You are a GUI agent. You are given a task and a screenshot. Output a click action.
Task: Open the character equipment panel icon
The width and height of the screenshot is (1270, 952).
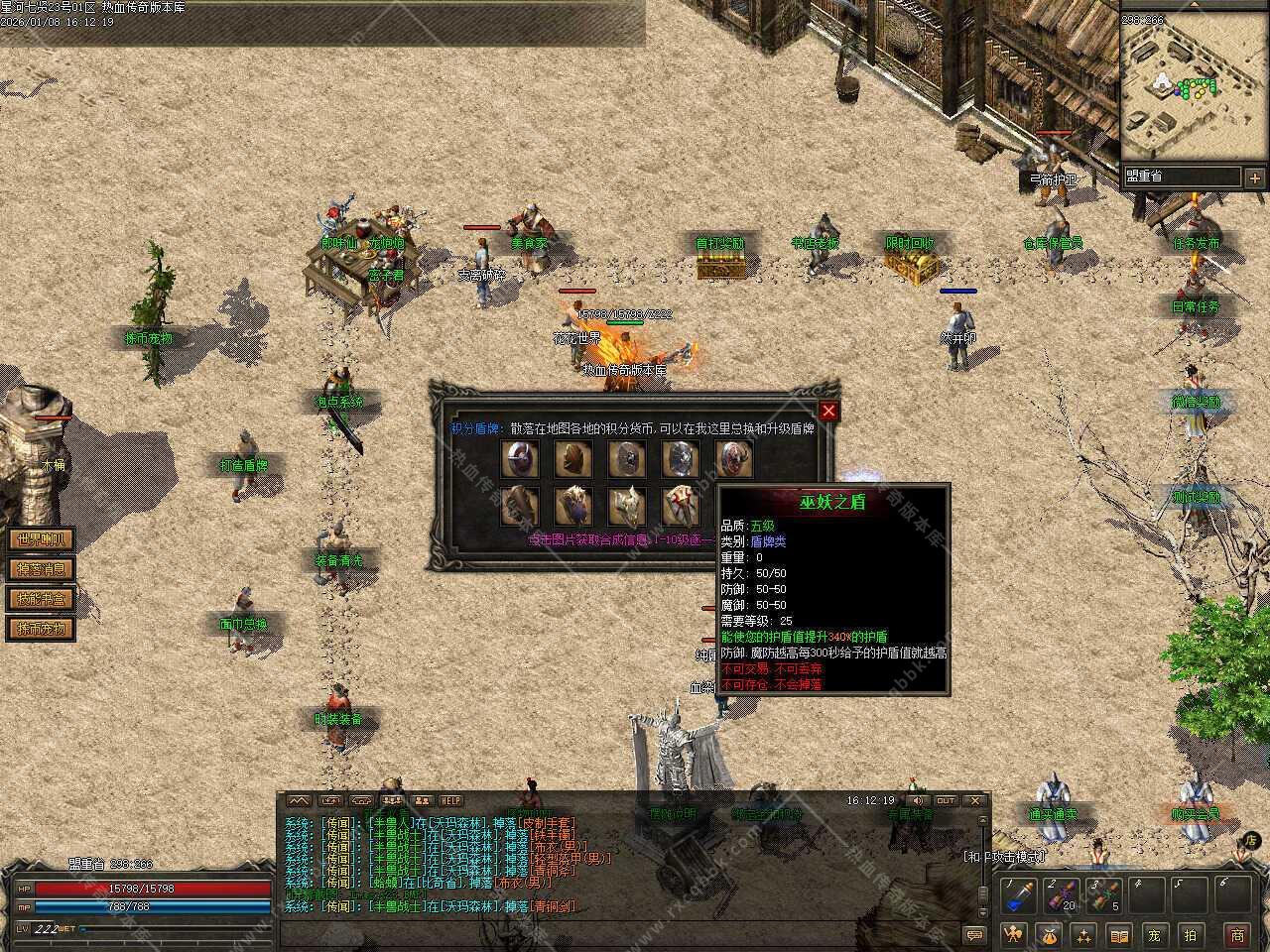pos(1013,934)
